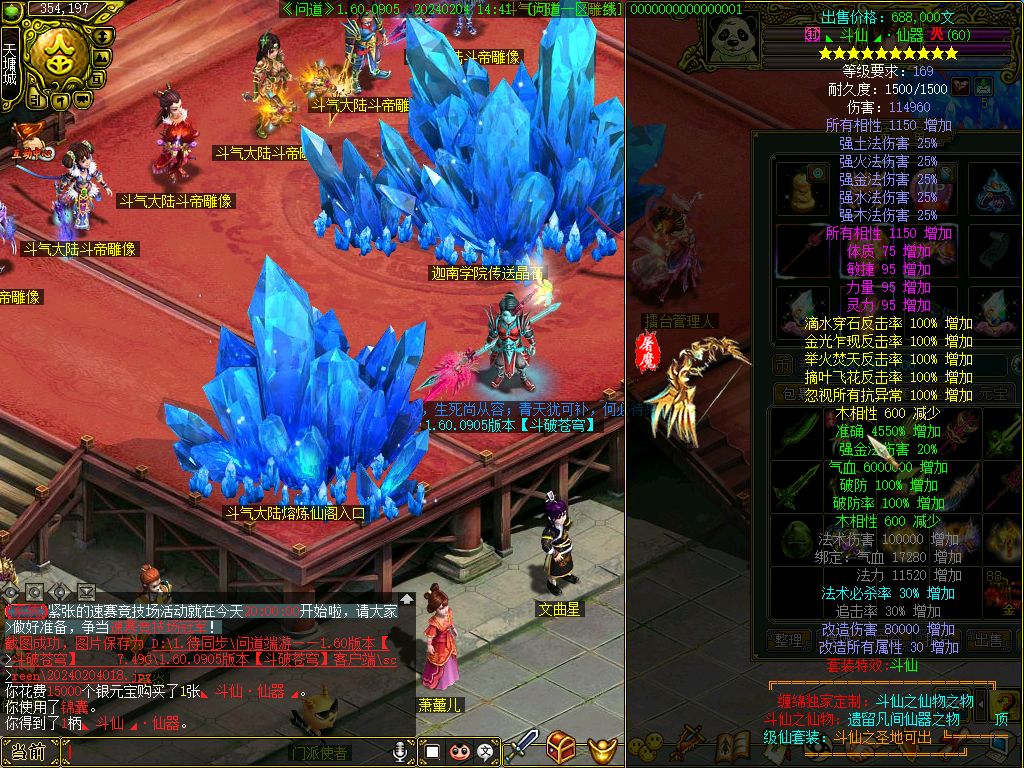The image size is (1024, 768).
Task: Click the 引 guide button under the minimap
Action: point(37,99)
